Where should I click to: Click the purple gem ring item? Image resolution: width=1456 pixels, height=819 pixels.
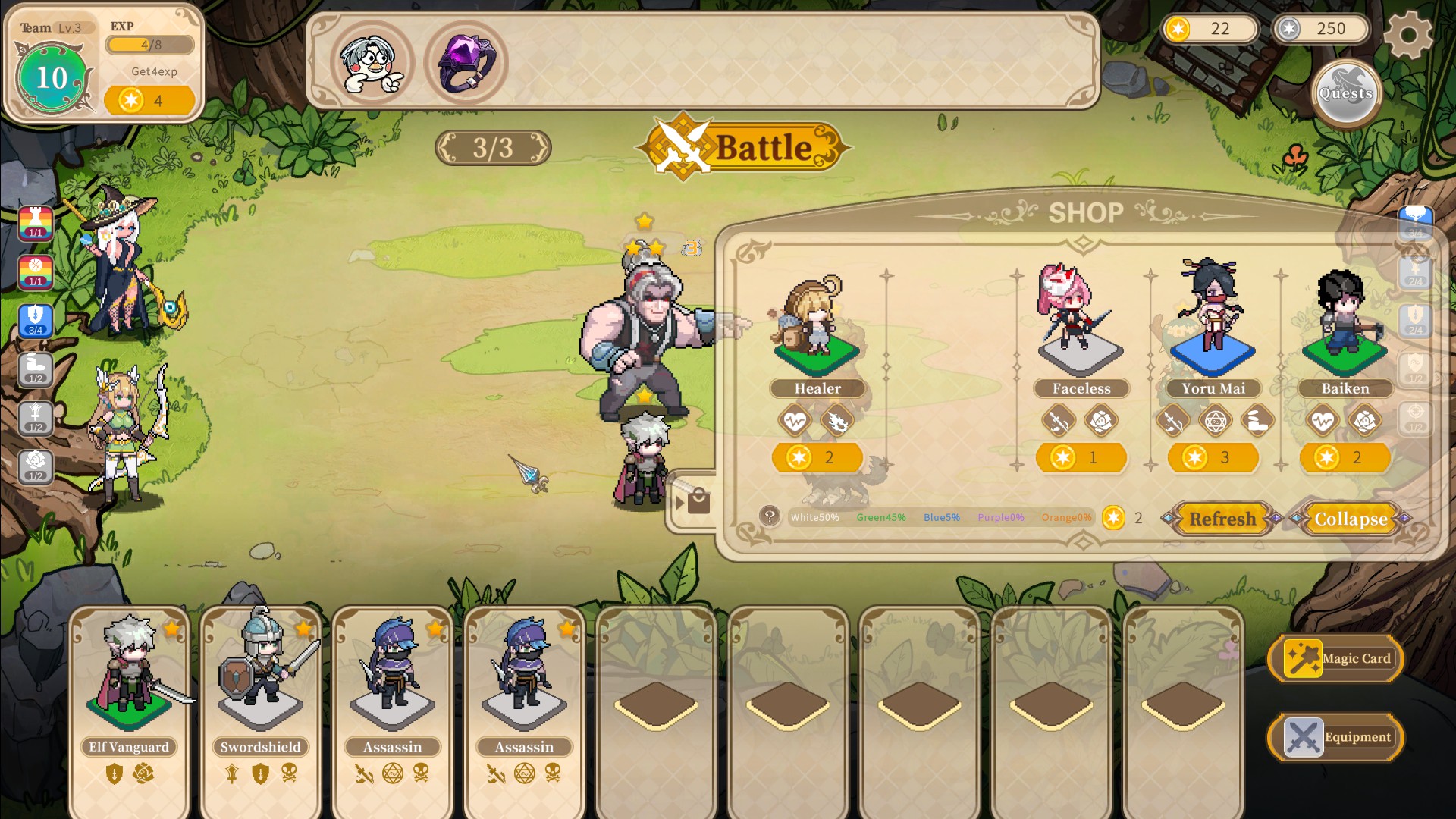[466, 62]
